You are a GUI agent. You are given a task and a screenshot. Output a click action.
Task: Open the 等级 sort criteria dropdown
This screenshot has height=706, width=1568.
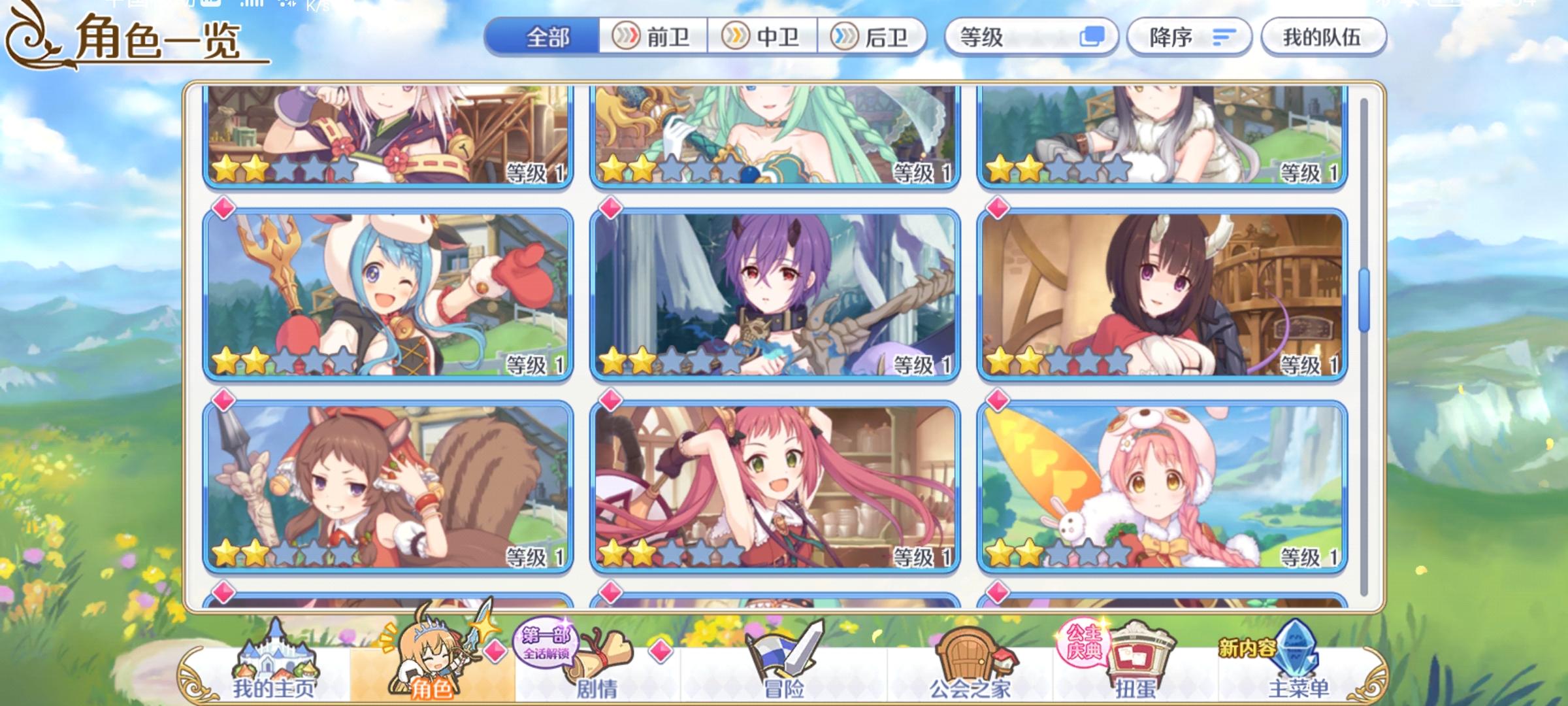click(x=1006, y=37)
